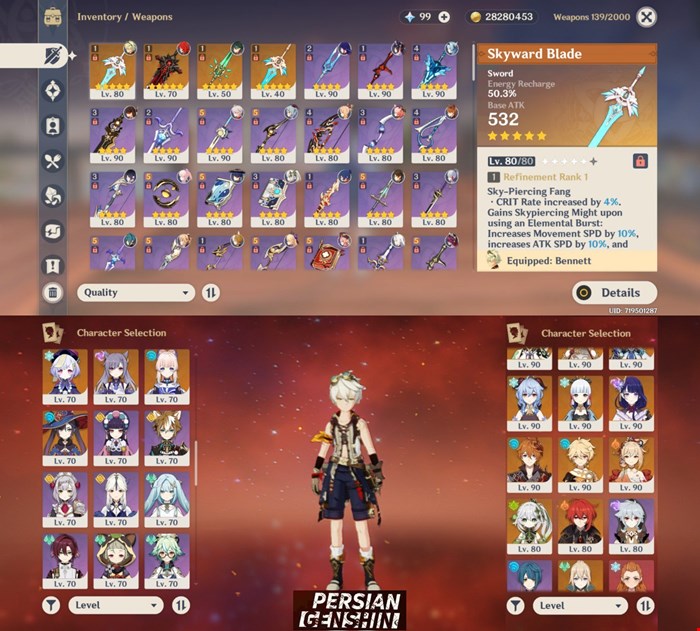Switch to the Artifacts inventory tab
This screenshot has height=631, width=700.
[x=53, y=90]
